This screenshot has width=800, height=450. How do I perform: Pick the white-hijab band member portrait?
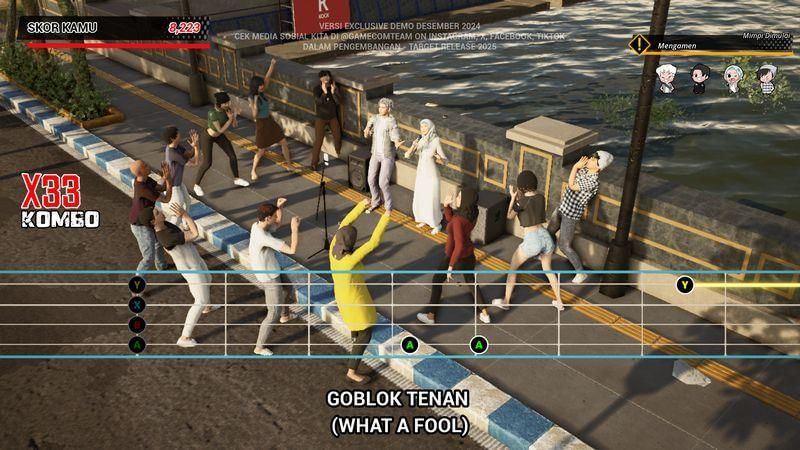(734, 78)
